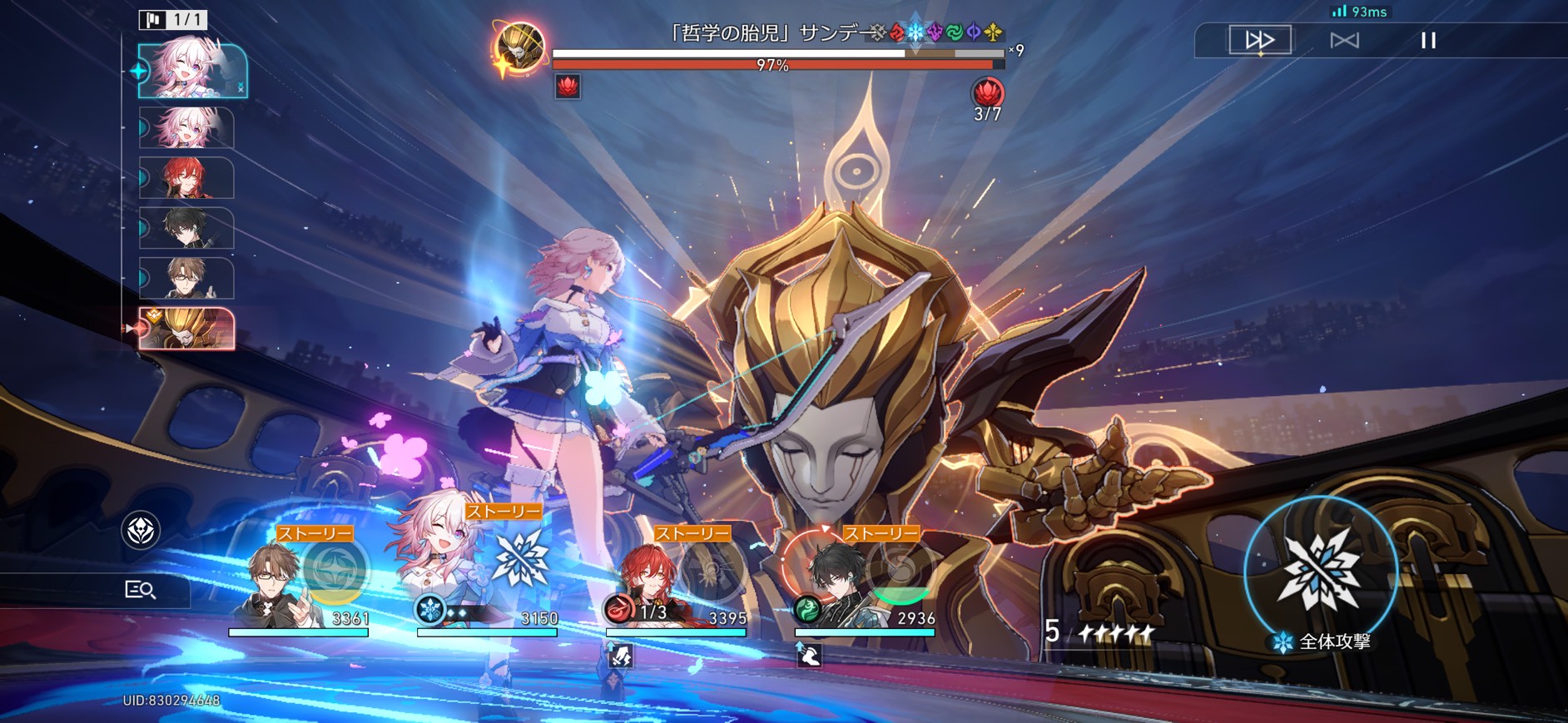Activate Welt's golden ultimate icon

pos(335,570)
